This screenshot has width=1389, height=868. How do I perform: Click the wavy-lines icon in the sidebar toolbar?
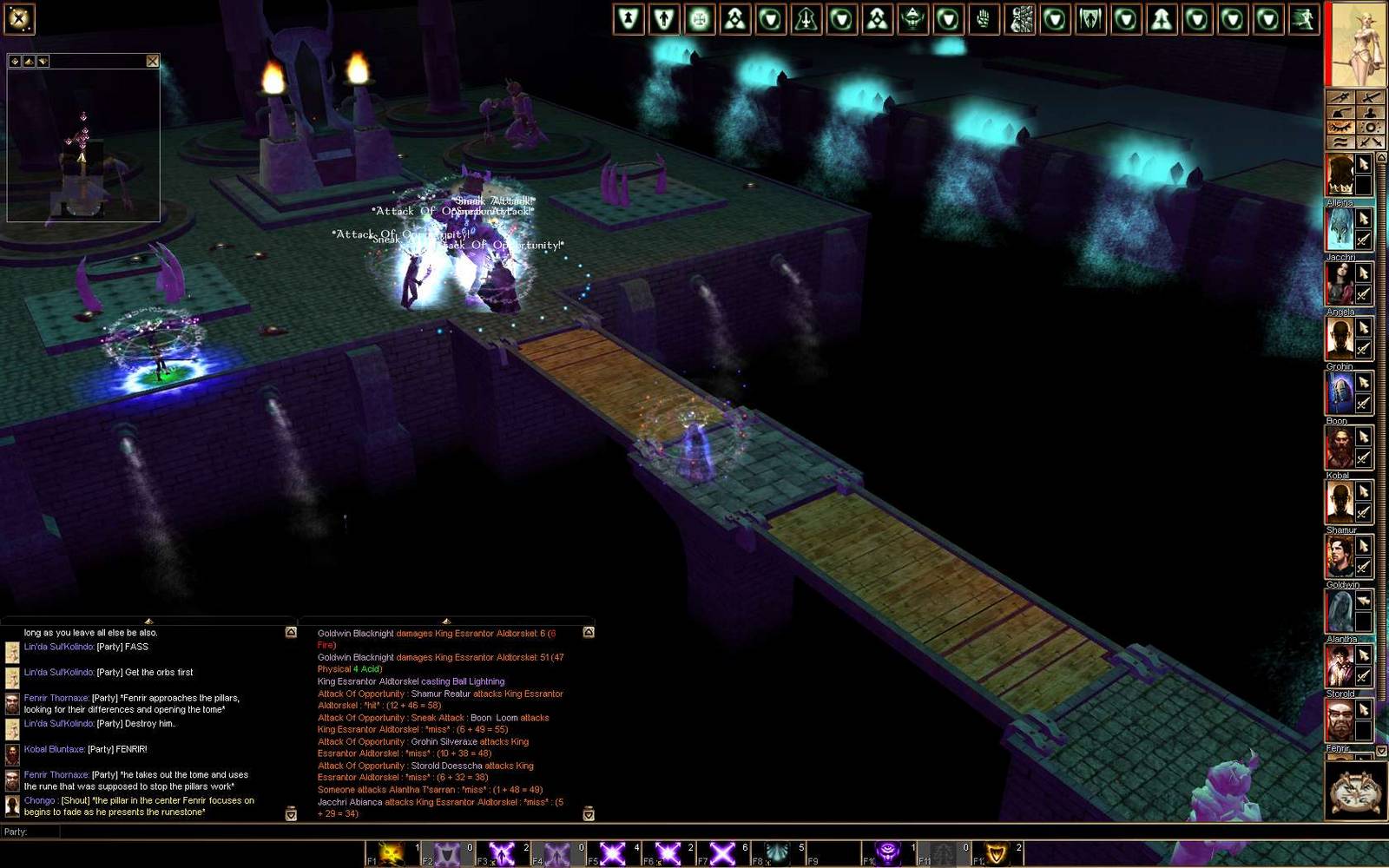1340,141
